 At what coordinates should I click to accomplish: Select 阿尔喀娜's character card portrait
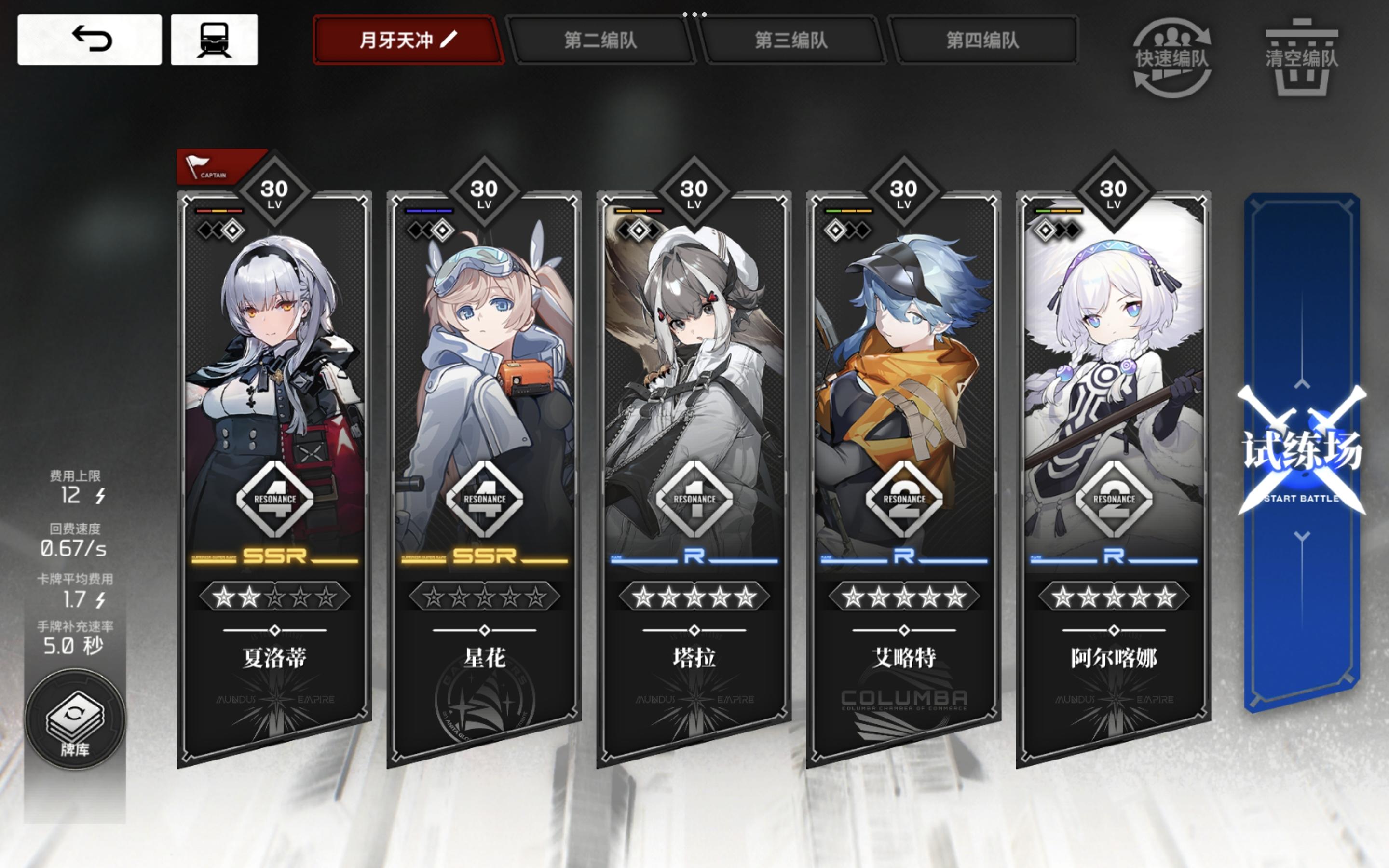coord(1114,344)
